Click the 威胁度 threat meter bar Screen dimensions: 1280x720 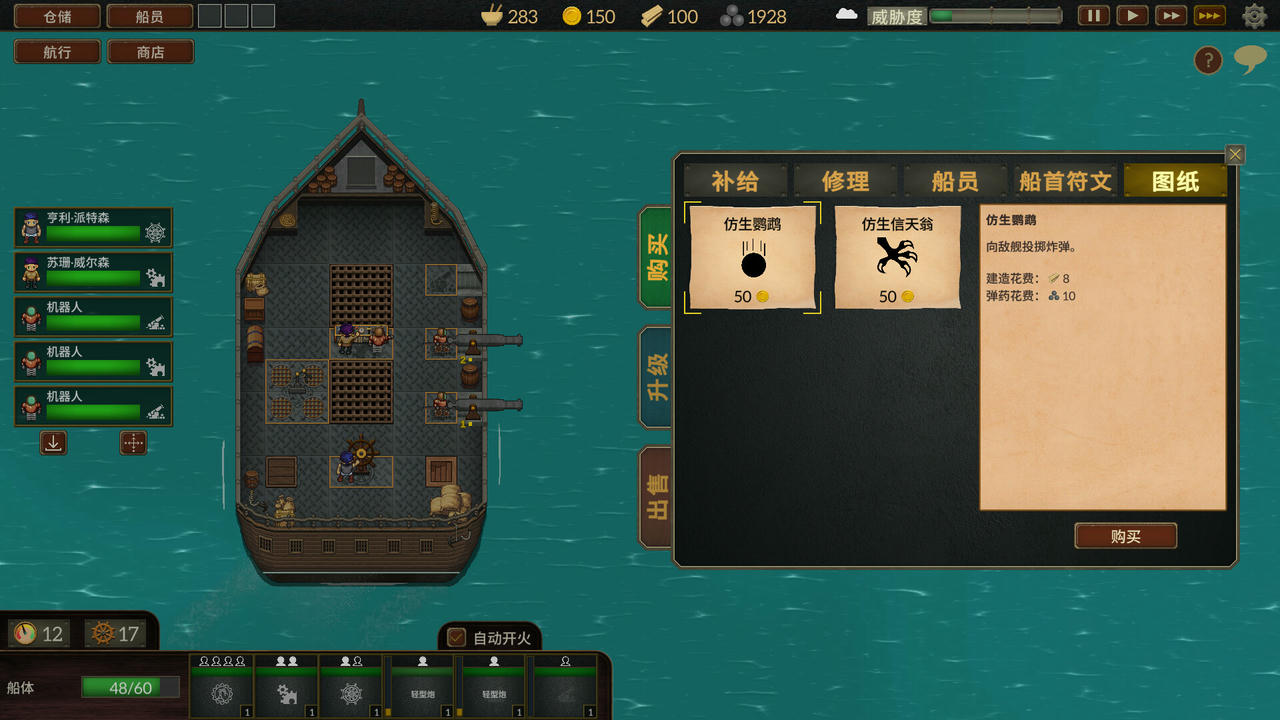(995, 16)
